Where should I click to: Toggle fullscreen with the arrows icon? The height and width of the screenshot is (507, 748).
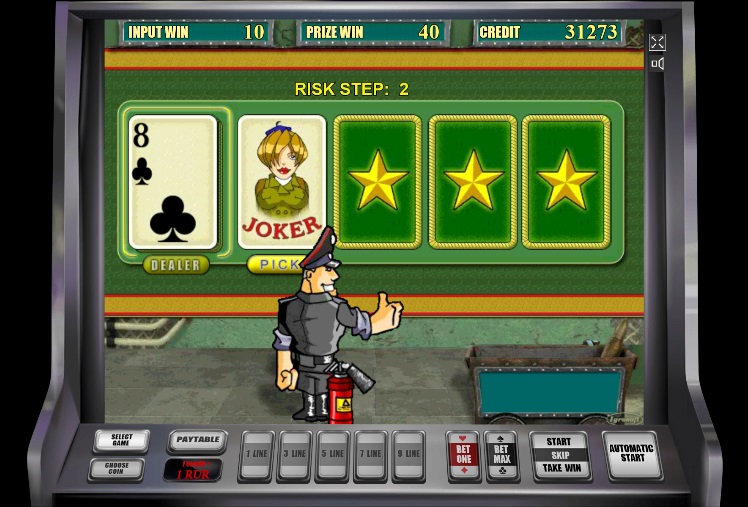tap(657, 42)
